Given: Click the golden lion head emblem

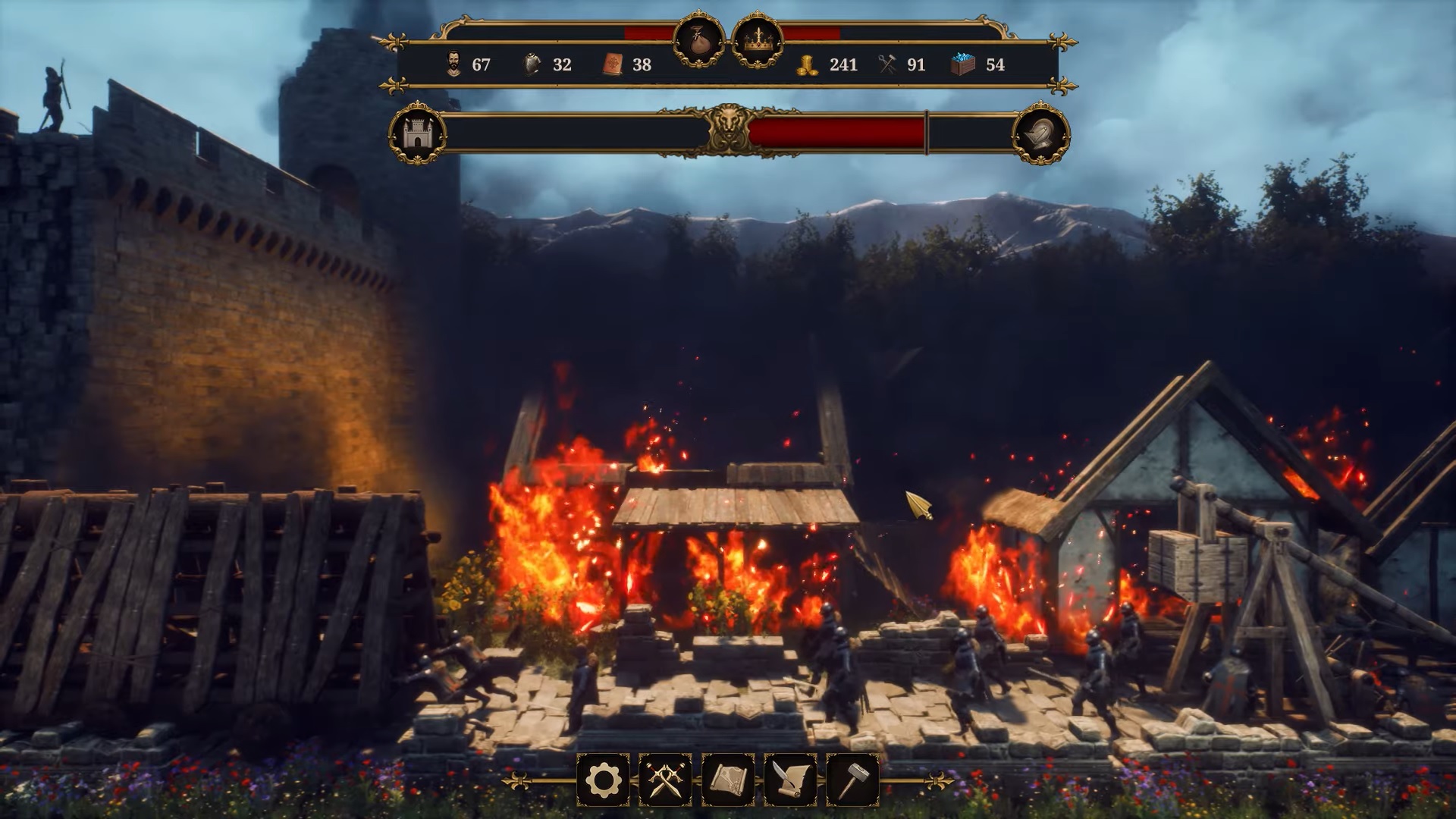Looking at the screenshot, I should click(728, 130).
